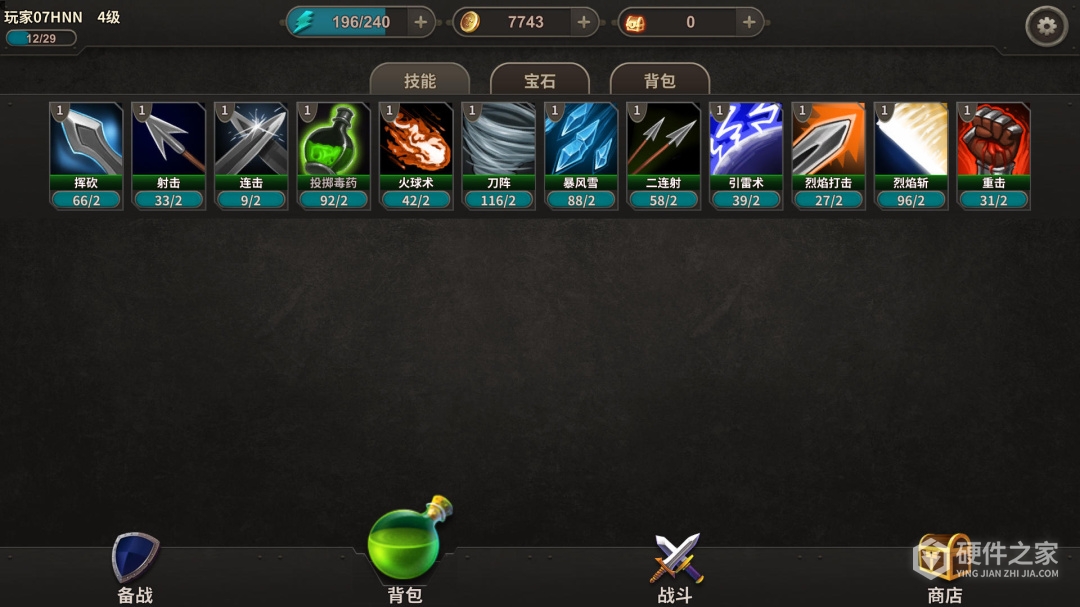The width and height of the screenshot is (1080, 607).
Task: Select the 技能 tab
Action: (420, 81)
